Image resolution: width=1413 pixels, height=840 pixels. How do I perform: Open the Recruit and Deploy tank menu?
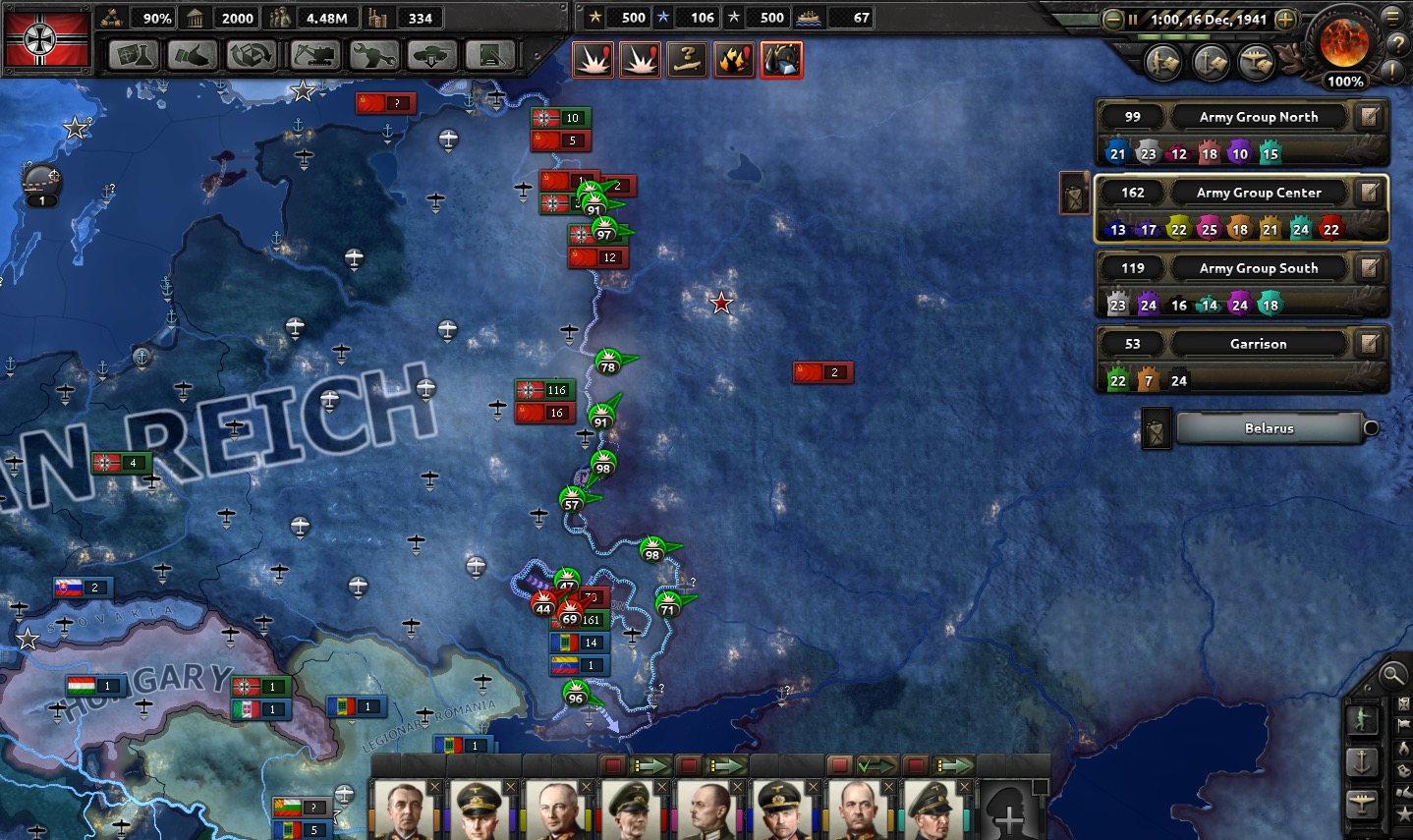(x=432, y=55)
